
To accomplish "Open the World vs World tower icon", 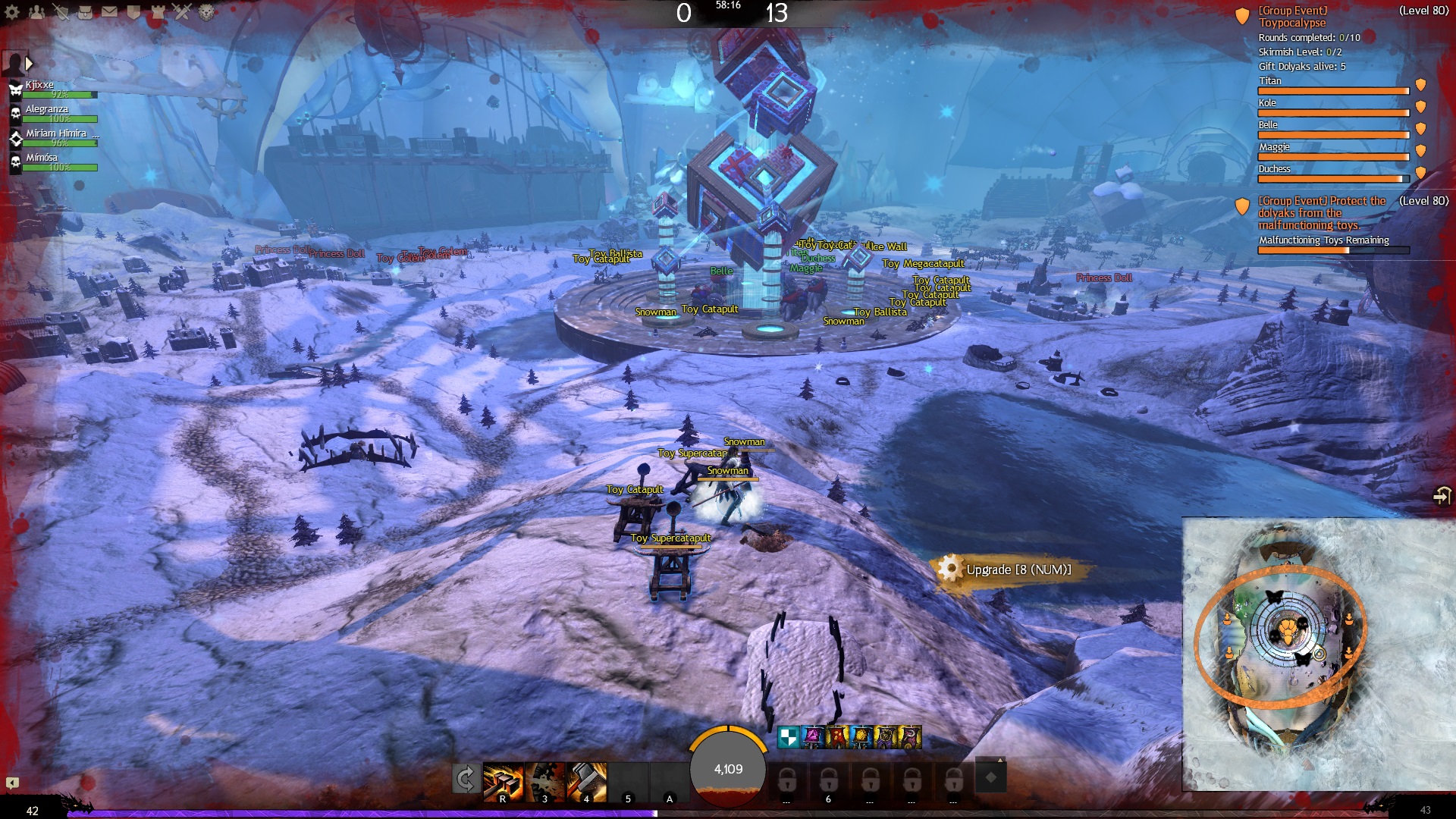I will [158, 12].
